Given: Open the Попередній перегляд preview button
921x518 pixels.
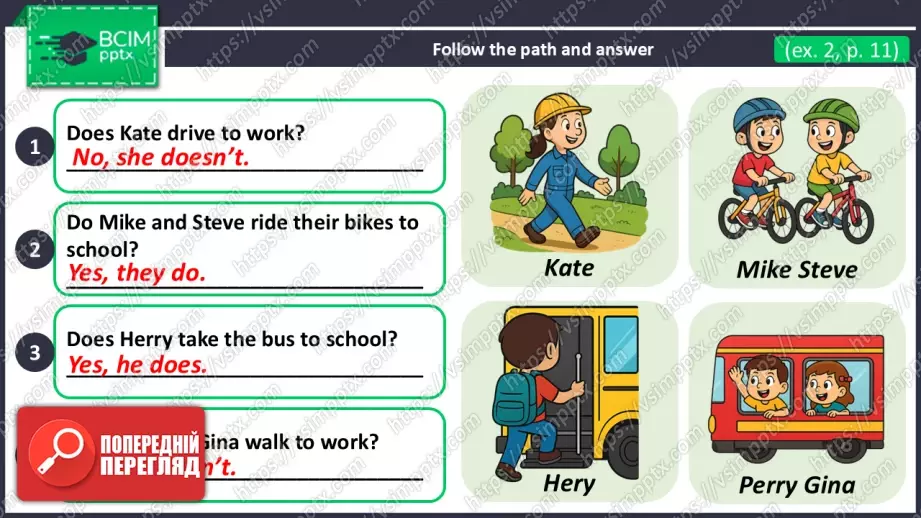Looking at the screenshot, I should pyautogui.click(x=111, y=454).
